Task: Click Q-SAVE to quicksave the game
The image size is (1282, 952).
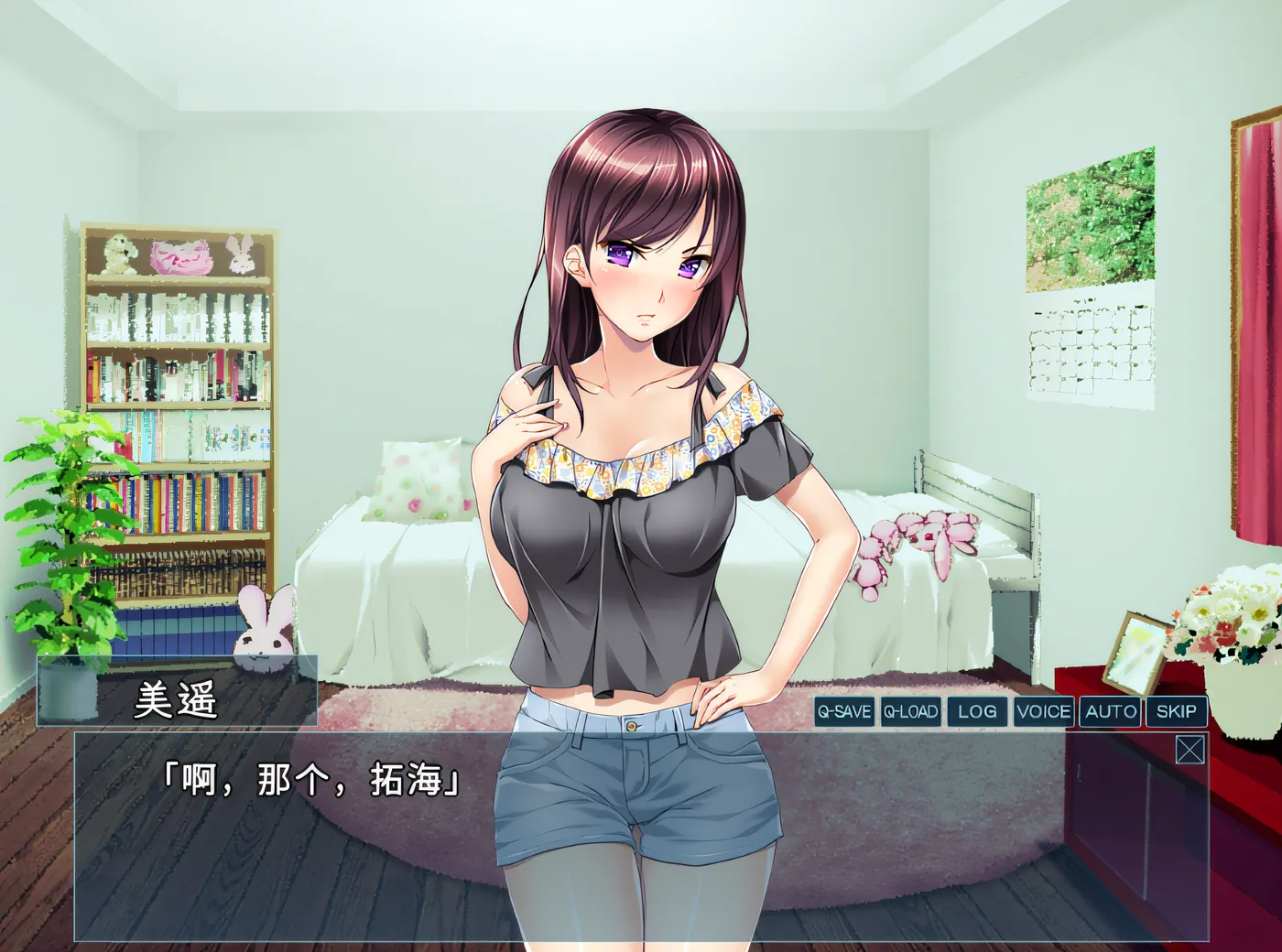Action: 844,710
